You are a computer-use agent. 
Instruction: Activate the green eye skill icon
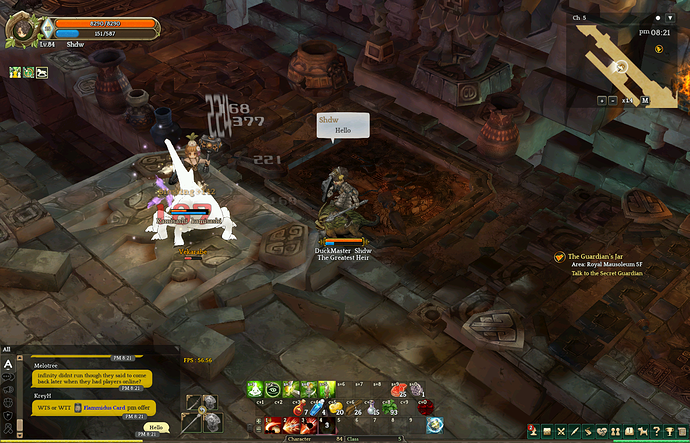(x=272, y=389)
